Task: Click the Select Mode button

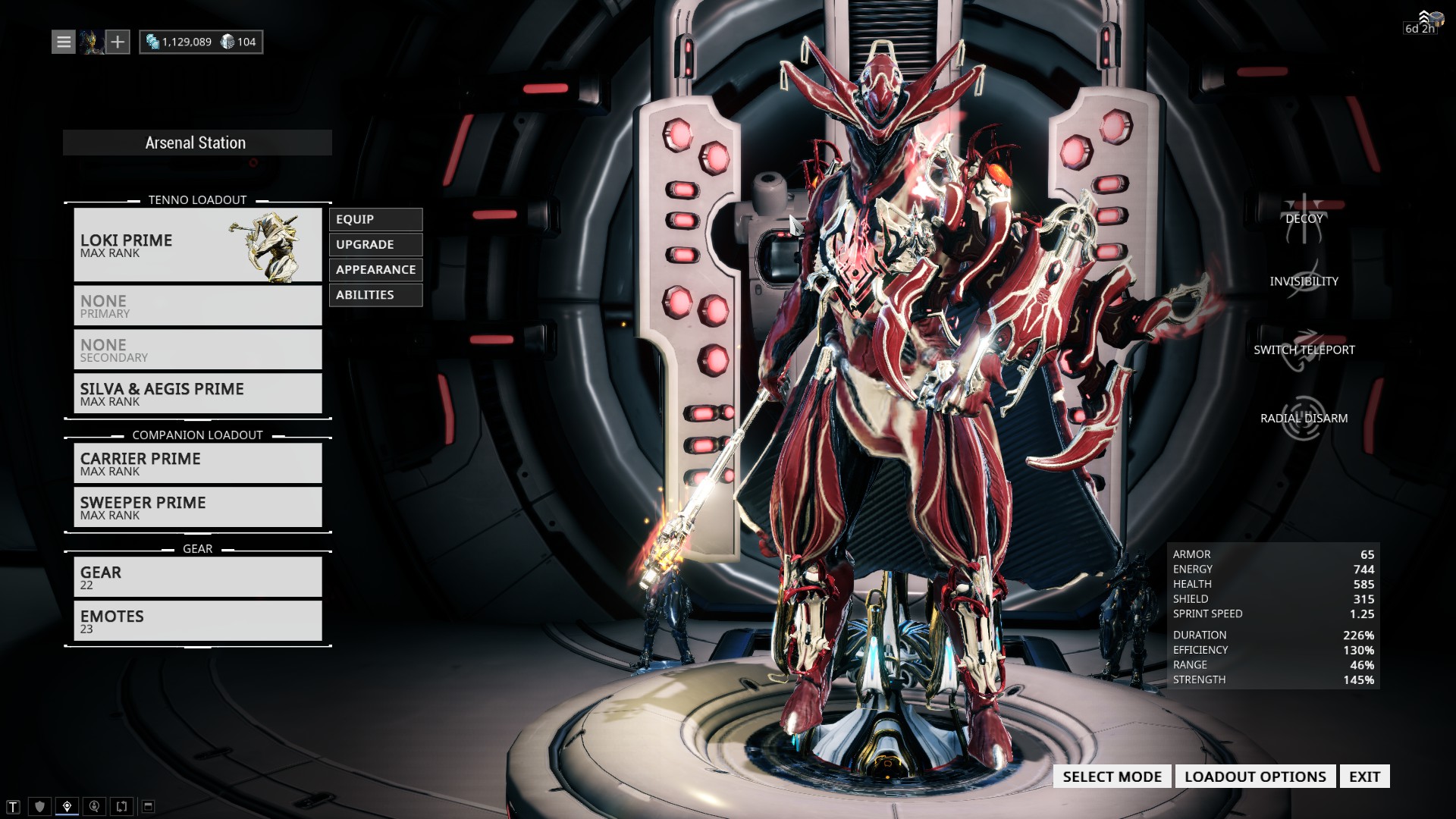Action: [1112, 777]
